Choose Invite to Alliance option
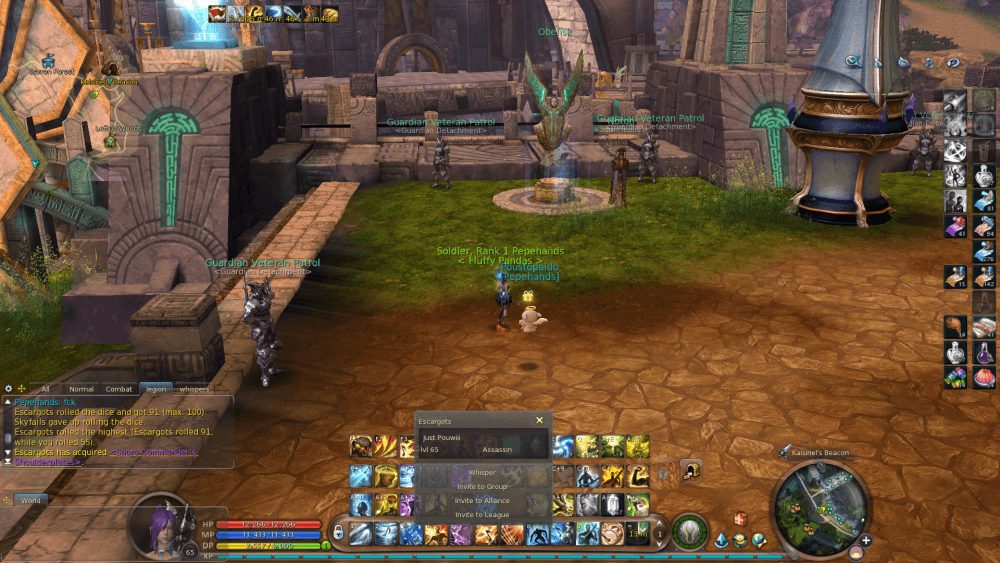This screenshot has width=1000, height=563. point(482,500)
